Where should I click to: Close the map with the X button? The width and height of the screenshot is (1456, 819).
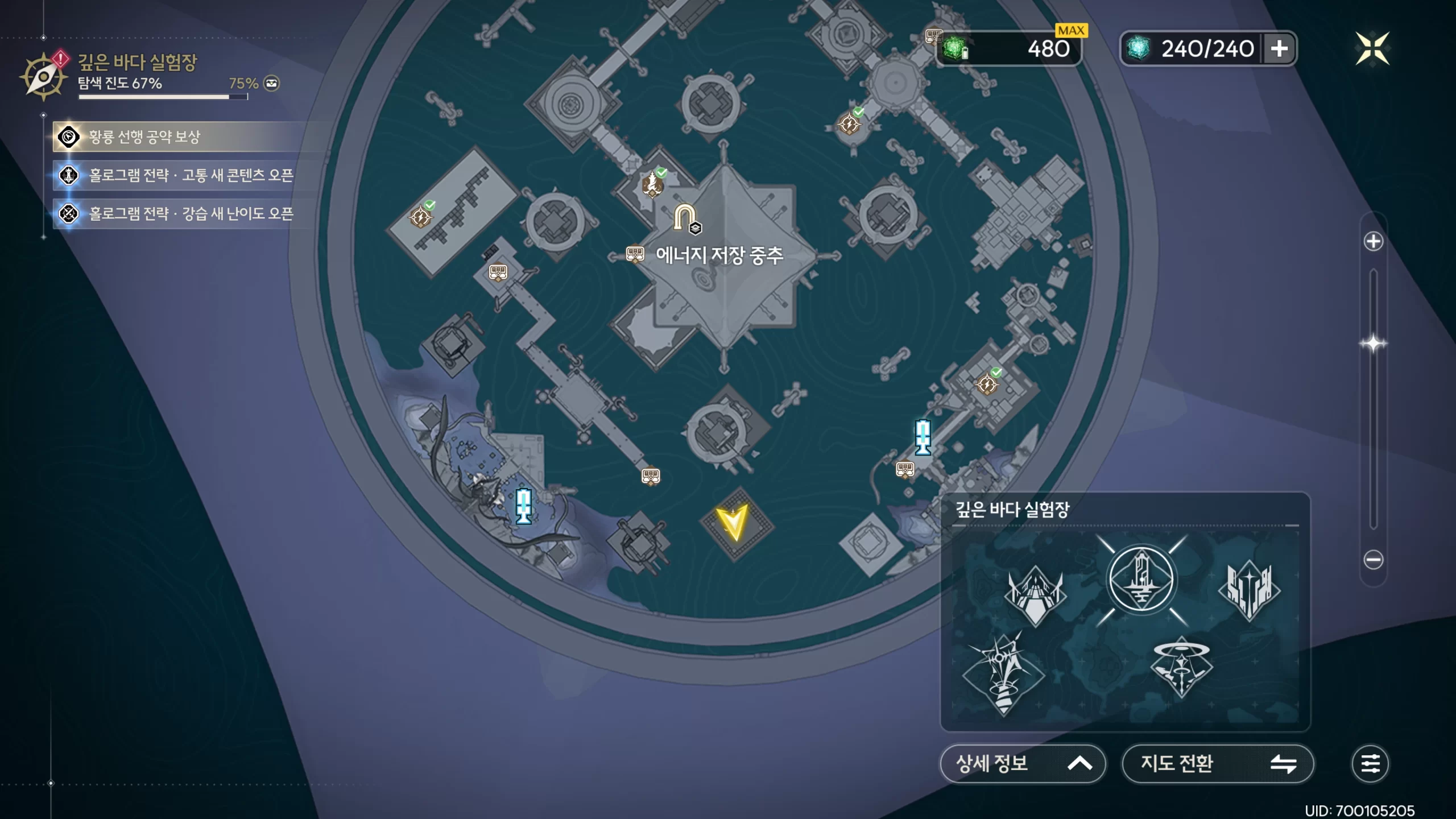click(x=1372, y=49)
